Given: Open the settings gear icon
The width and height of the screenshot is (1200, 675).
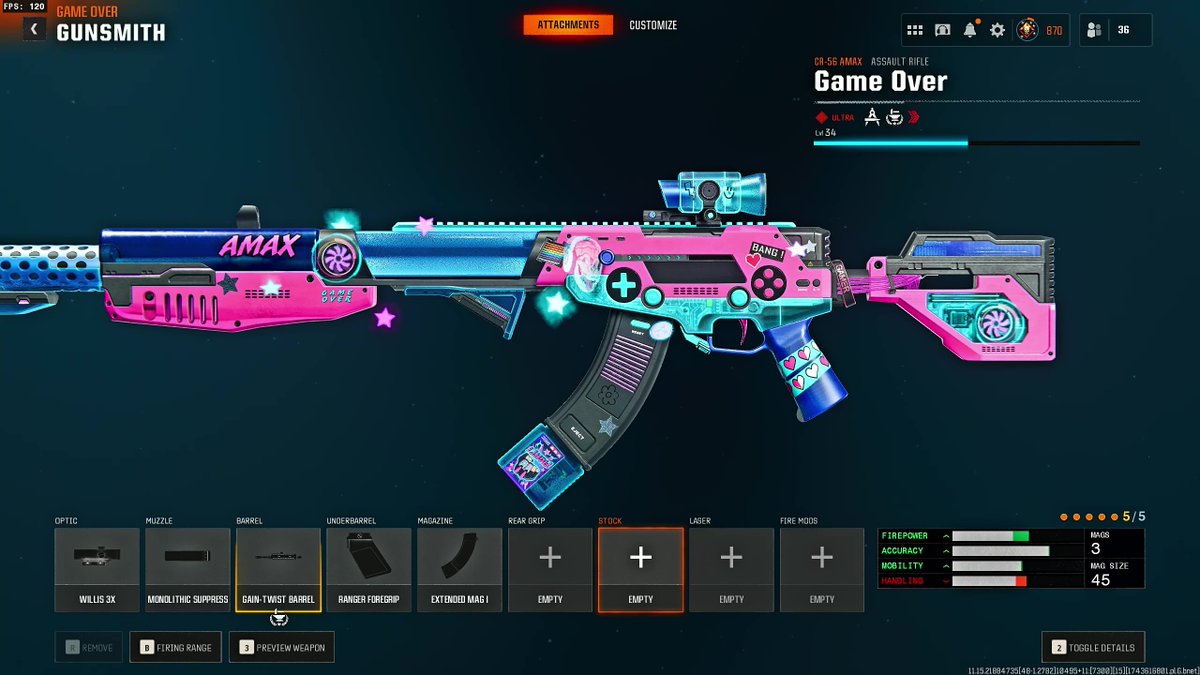Looking at the screenshot, I should pyautogui.click(x=997, y=30).
